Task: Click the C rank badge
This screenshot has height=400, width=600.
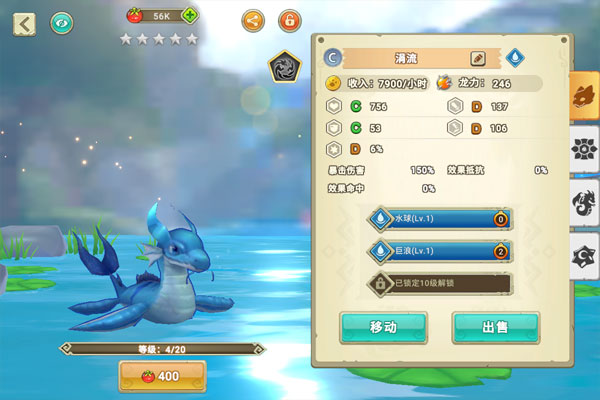Action: (333, 58)
